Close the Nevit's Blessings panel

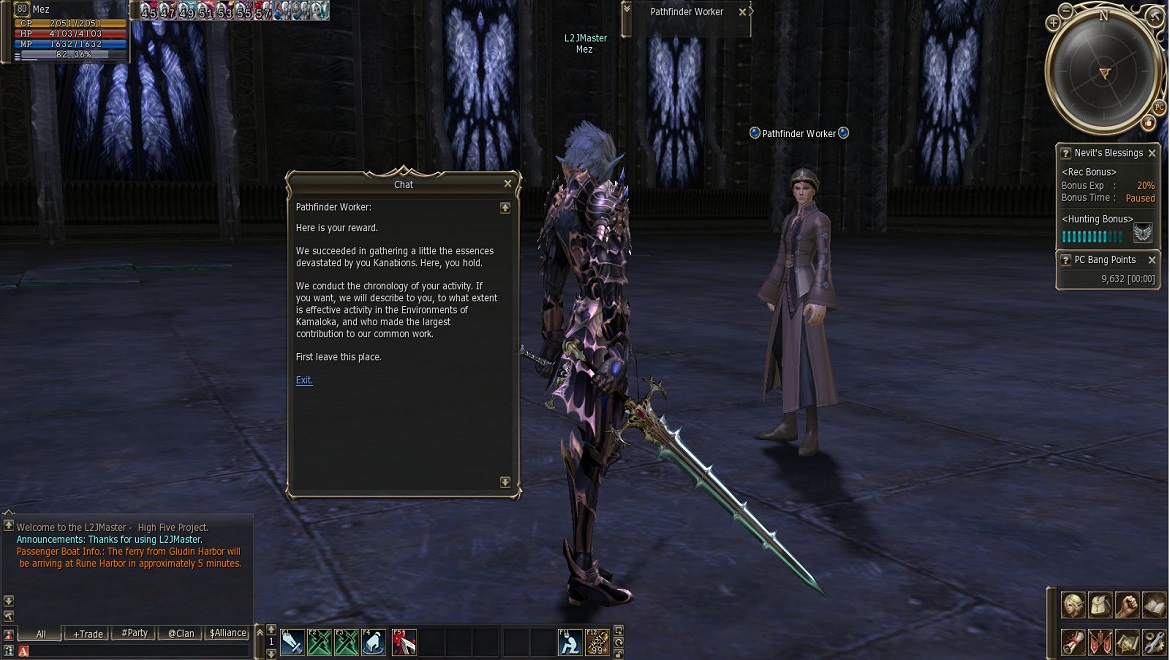click(x=1152, y=153)
